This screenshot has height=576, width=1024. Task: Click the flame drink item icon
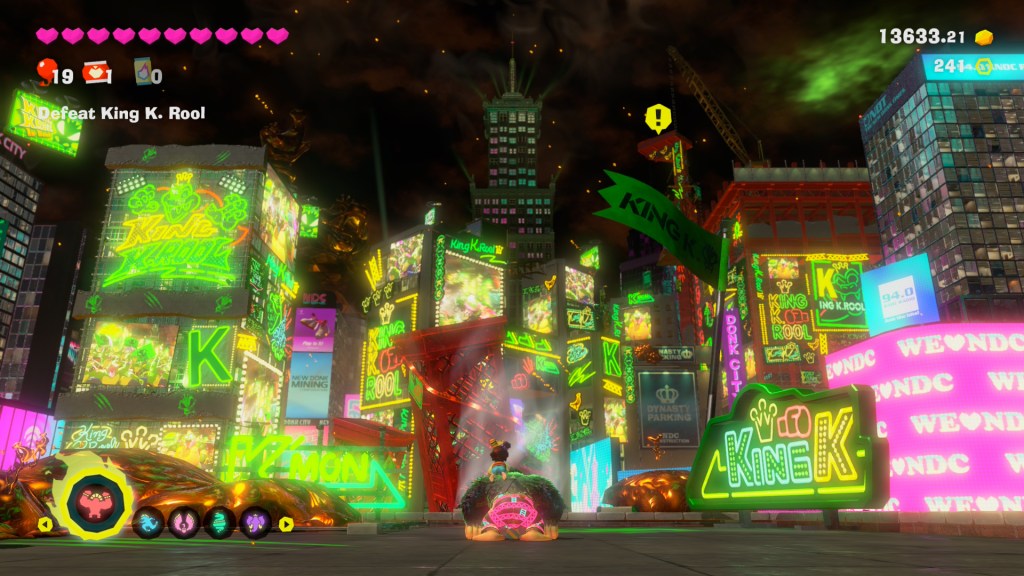[x=142, y=71]
